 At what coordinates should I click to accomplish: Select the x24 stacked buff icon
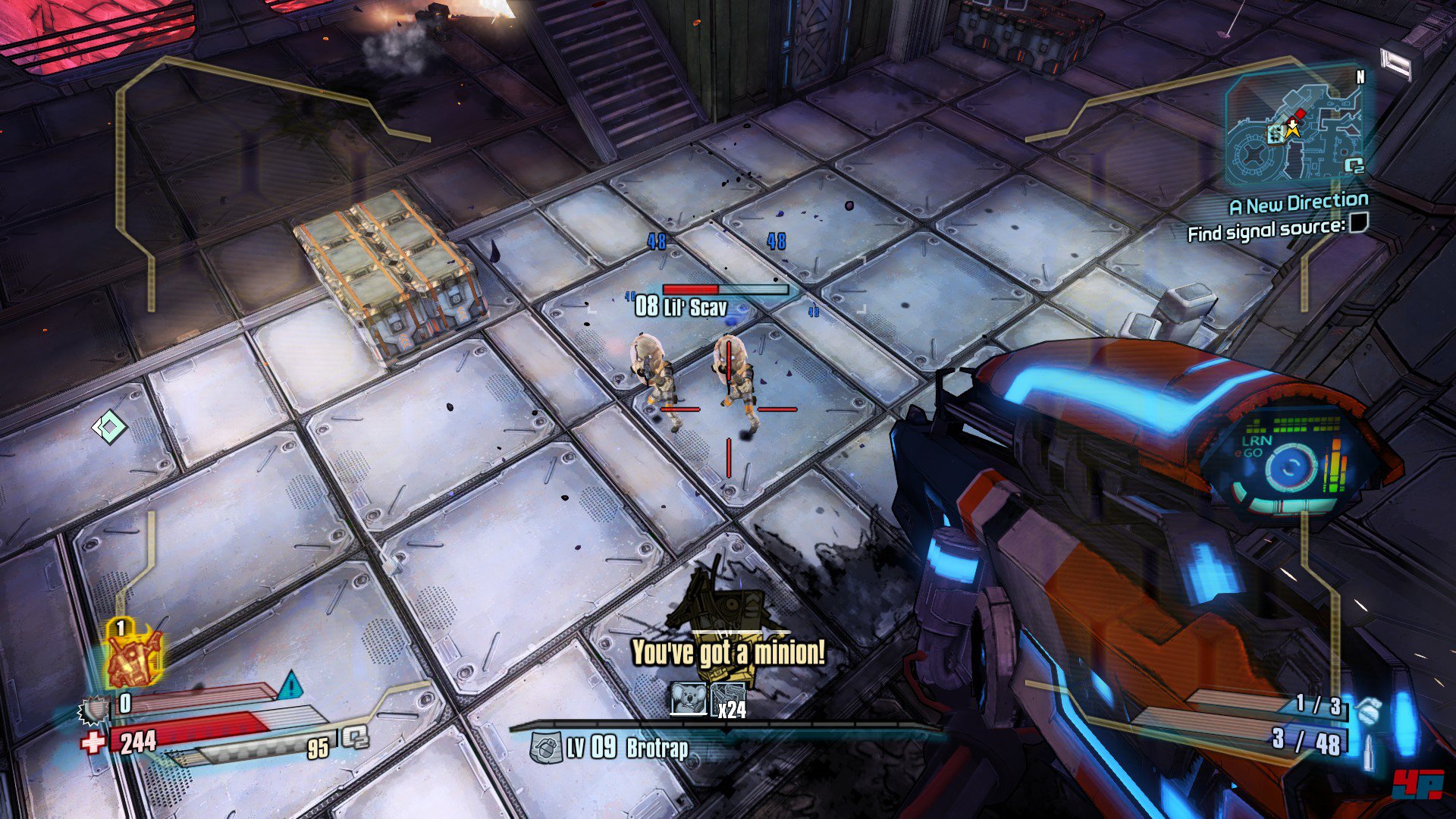click(x=726, y=699)
